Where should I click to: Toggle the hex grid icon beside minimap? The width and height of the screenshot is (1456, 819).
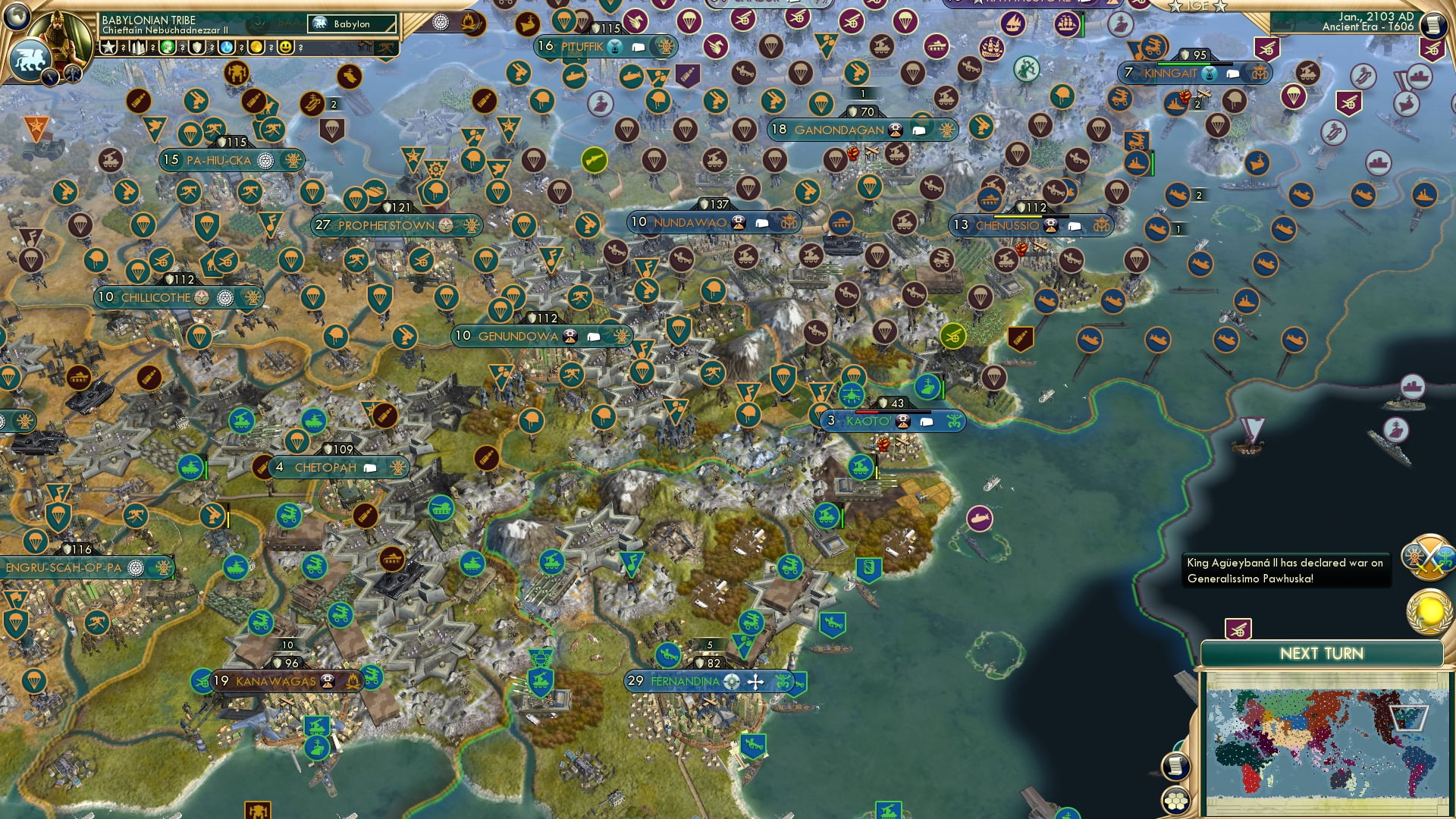click(x=1175, y=802)
